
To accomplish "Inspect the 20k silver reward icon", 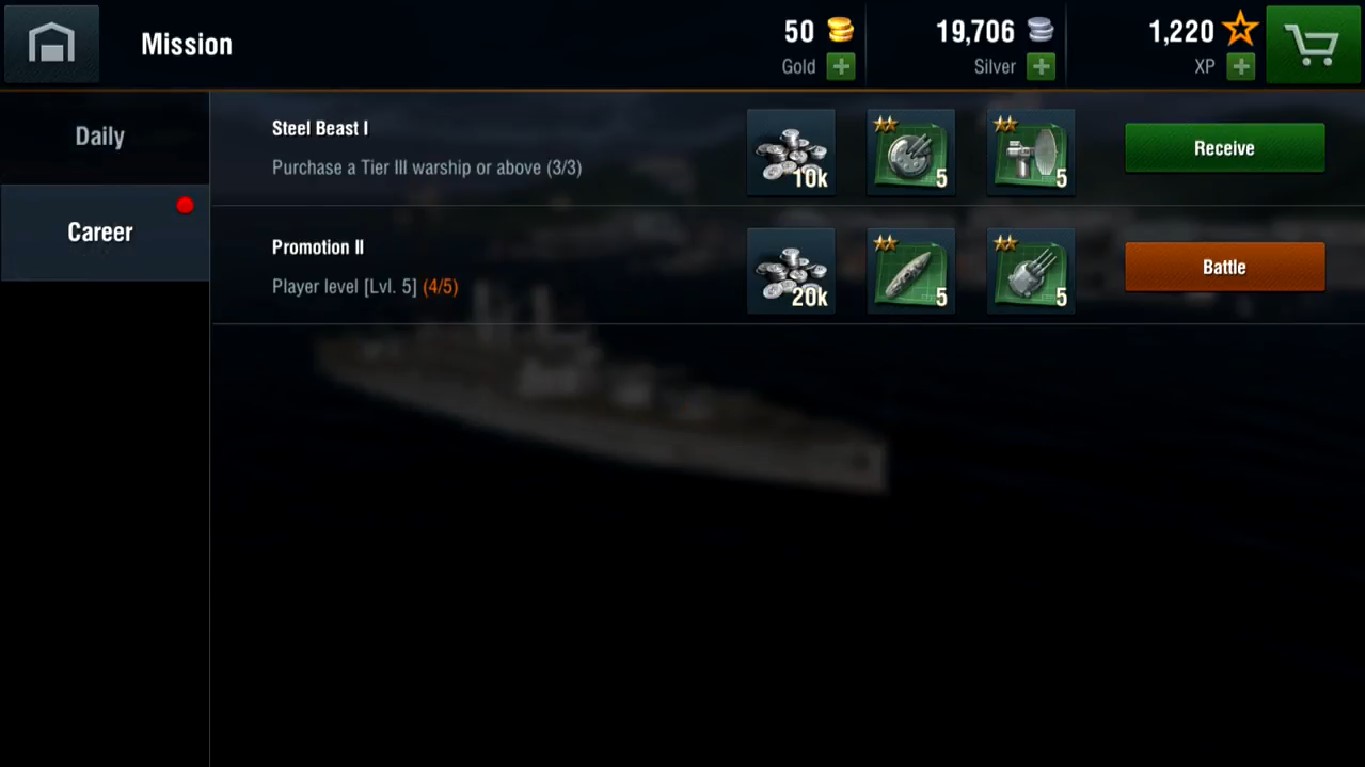I will point(791,271).
